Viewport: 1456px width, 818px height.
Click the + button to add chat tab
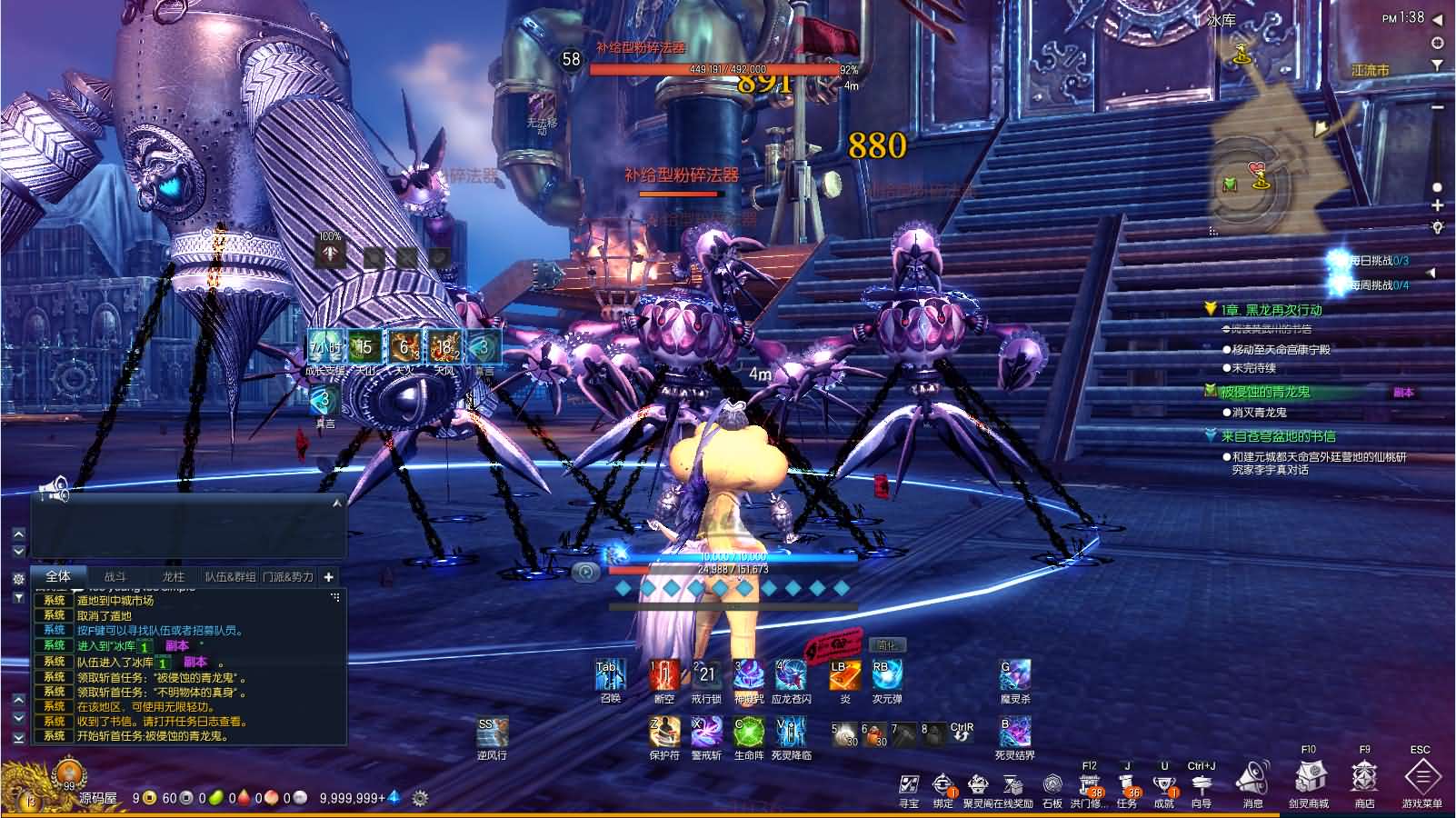pyautogui.click(x=328, y=576)
